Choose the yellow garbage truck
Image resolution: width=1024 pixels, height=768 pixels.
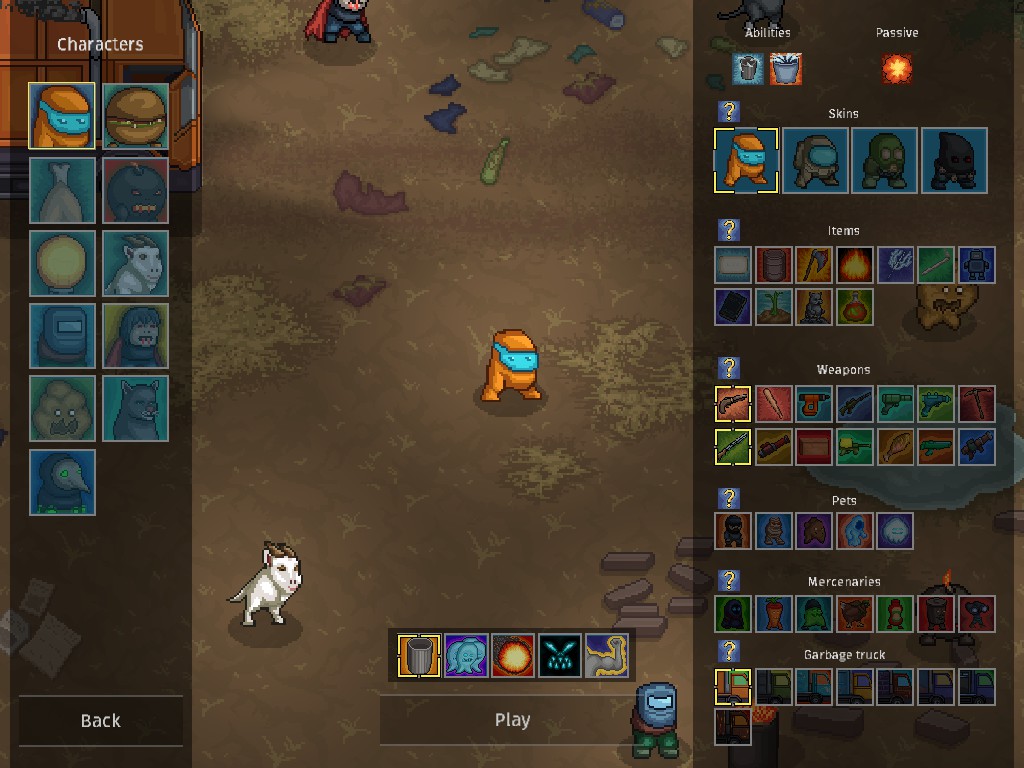[x=855, y=687]
